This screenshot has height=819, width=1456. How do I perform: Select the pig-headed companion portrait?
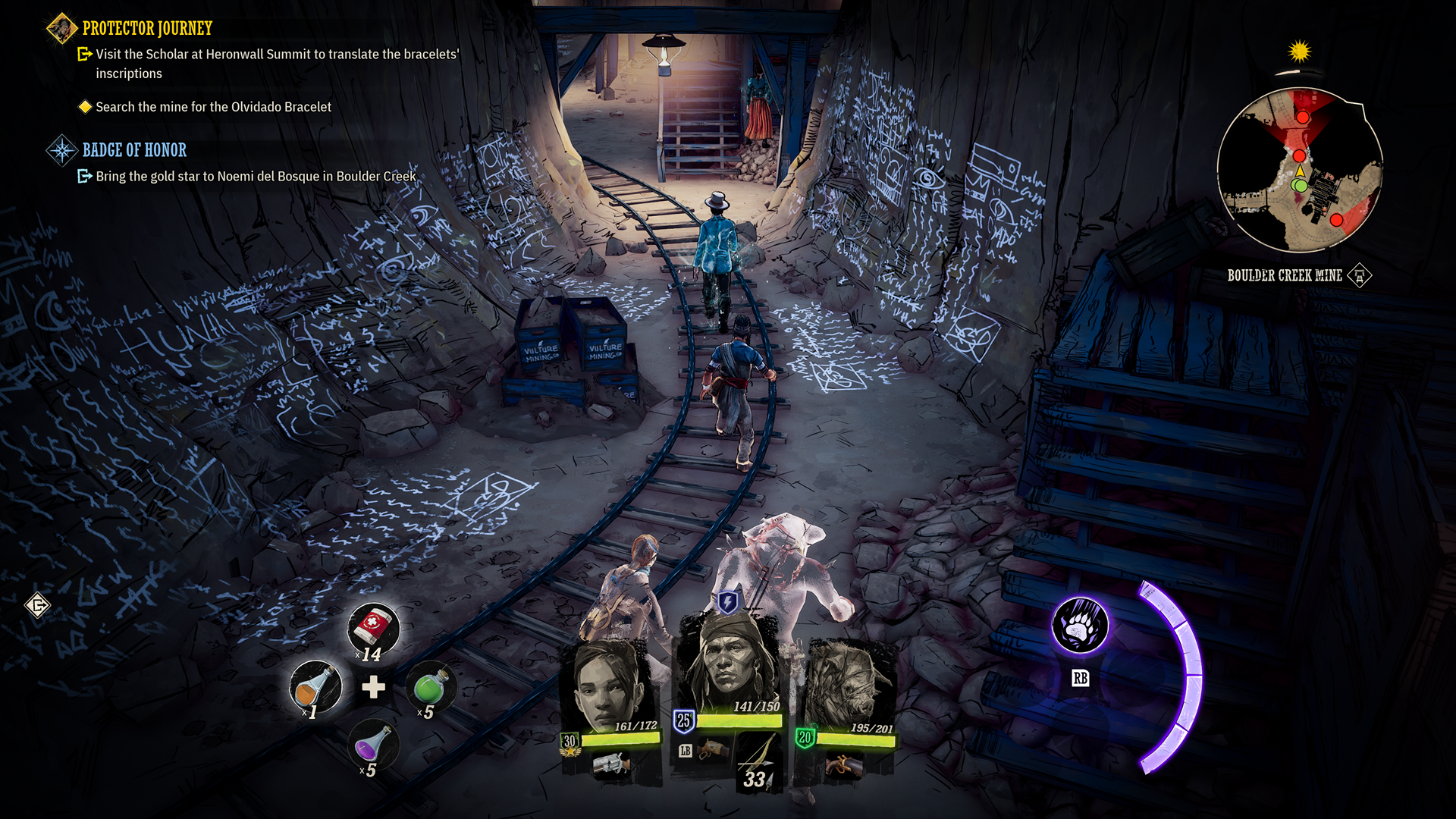[x=848, y=686]
